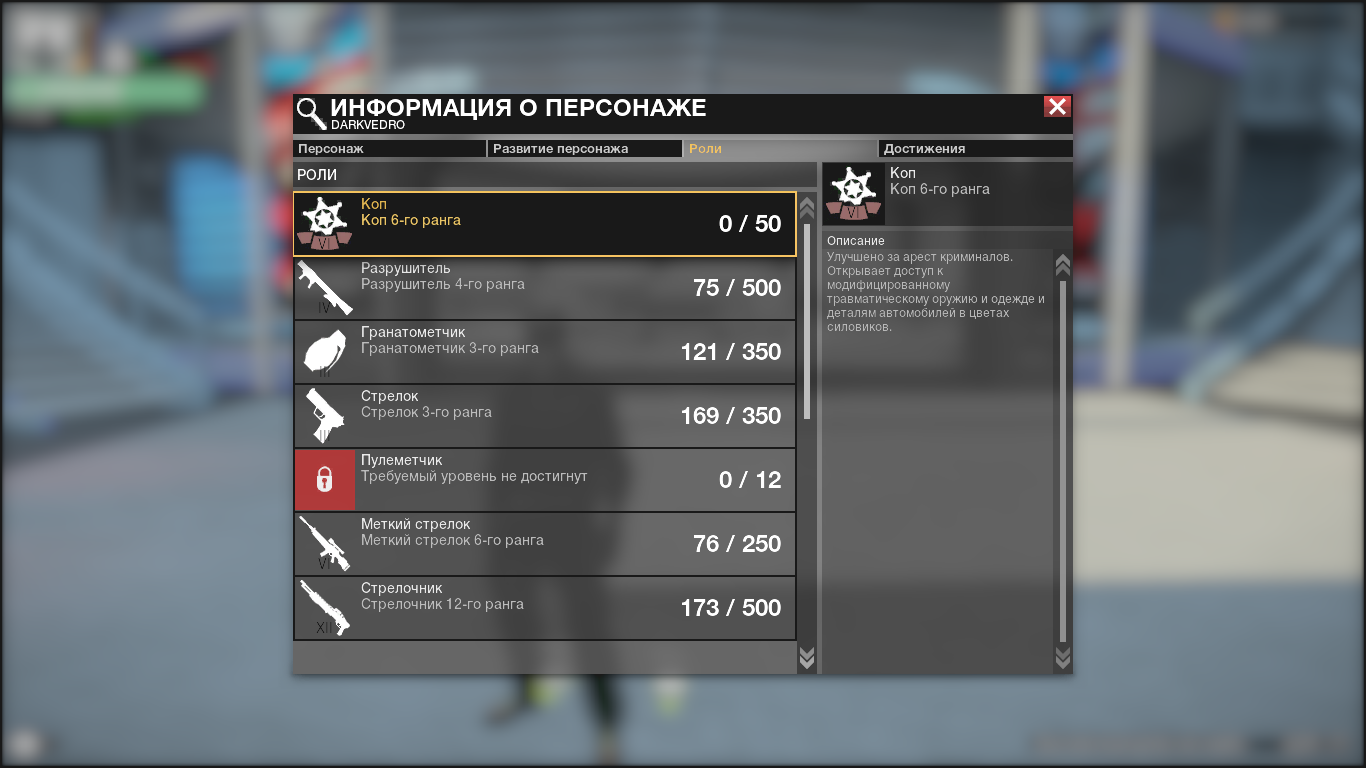Viewport: 1366px width, 768px height.
Task: Select the Стрелочник role row
Action: 545,608
